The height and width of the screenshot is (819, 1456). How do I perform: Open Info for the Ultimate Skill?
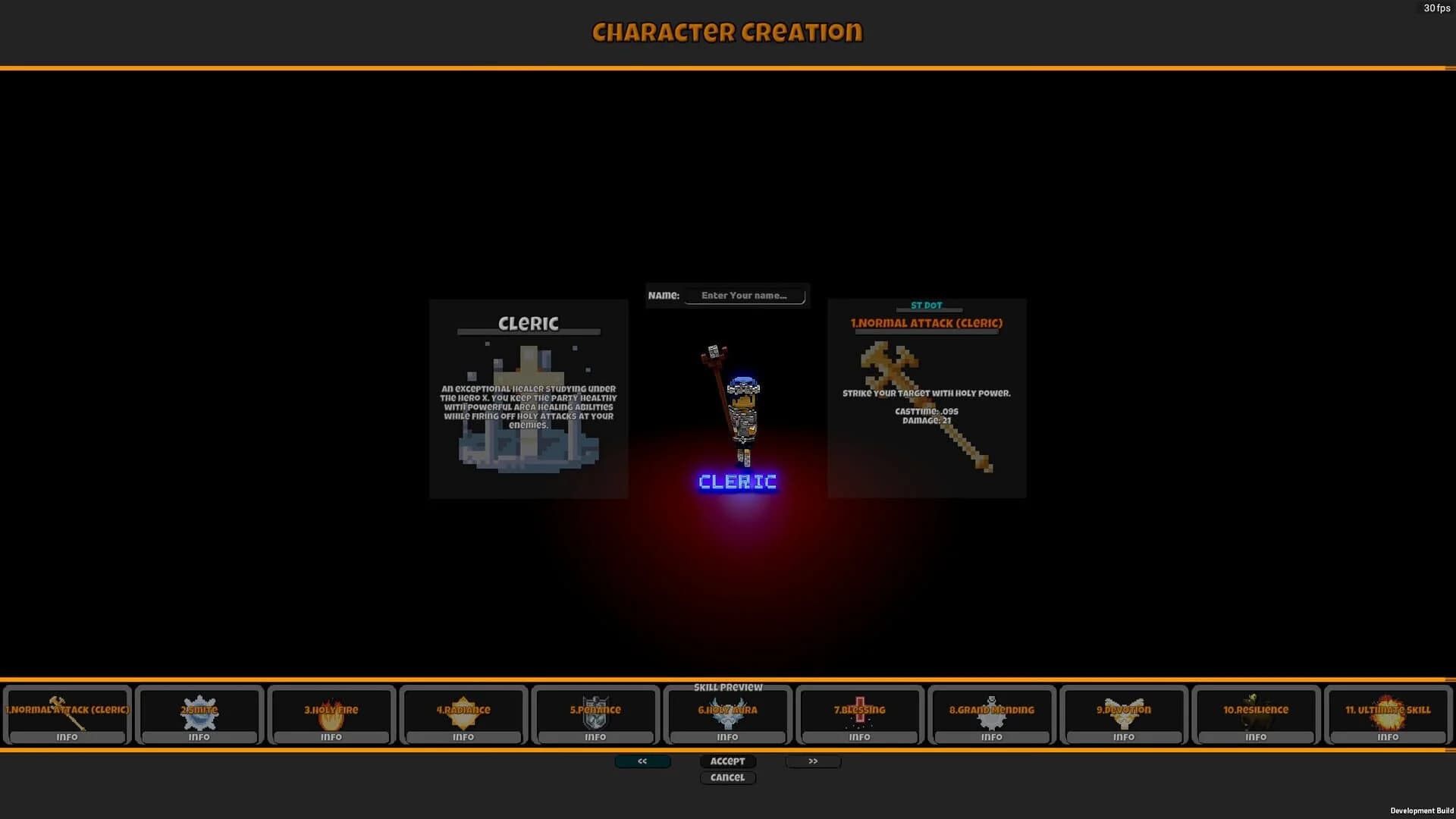(x=1388, y=736)
